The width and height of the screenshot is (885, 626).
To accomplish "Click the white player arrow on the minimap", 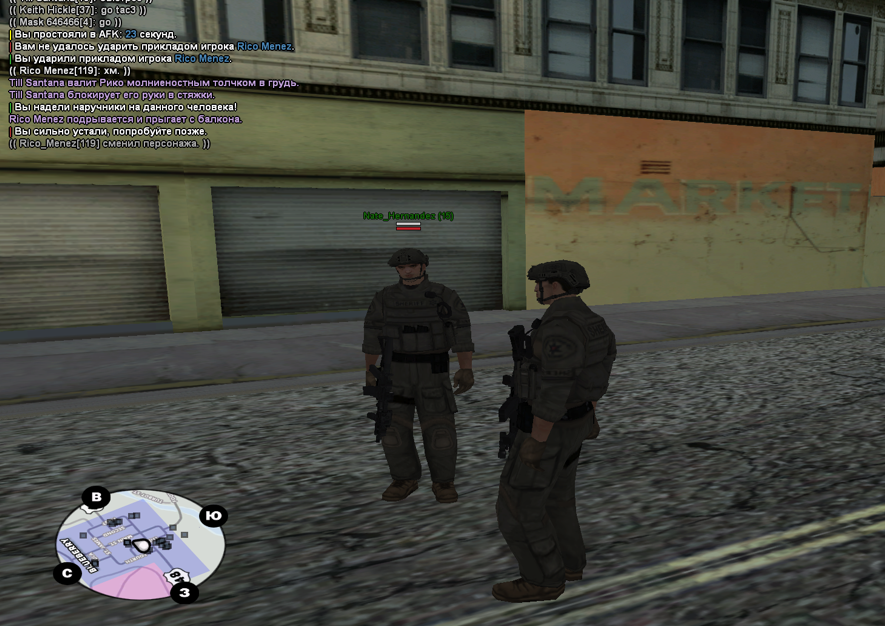I will [x=143, y=544].
